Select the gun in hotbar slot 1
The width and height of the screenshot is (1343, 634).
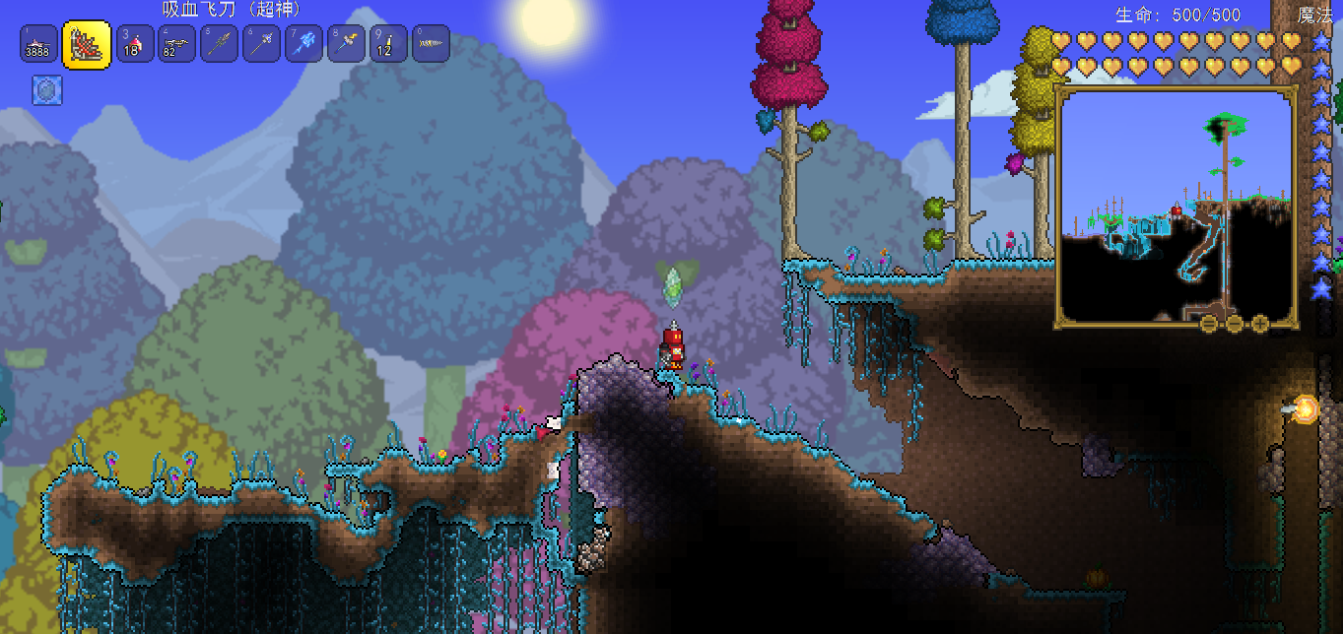click(x=38, y=44)
